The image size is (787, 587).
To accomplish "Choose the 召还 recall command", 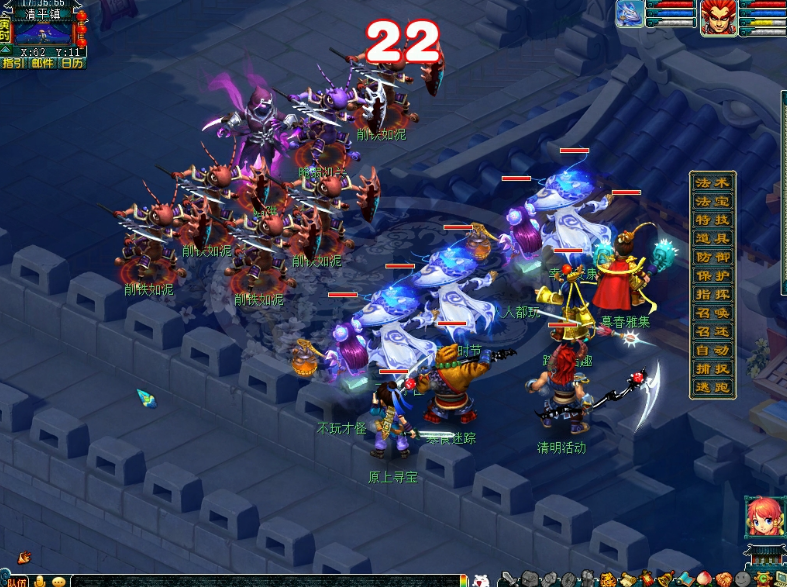I will click(x=714, y=332).
